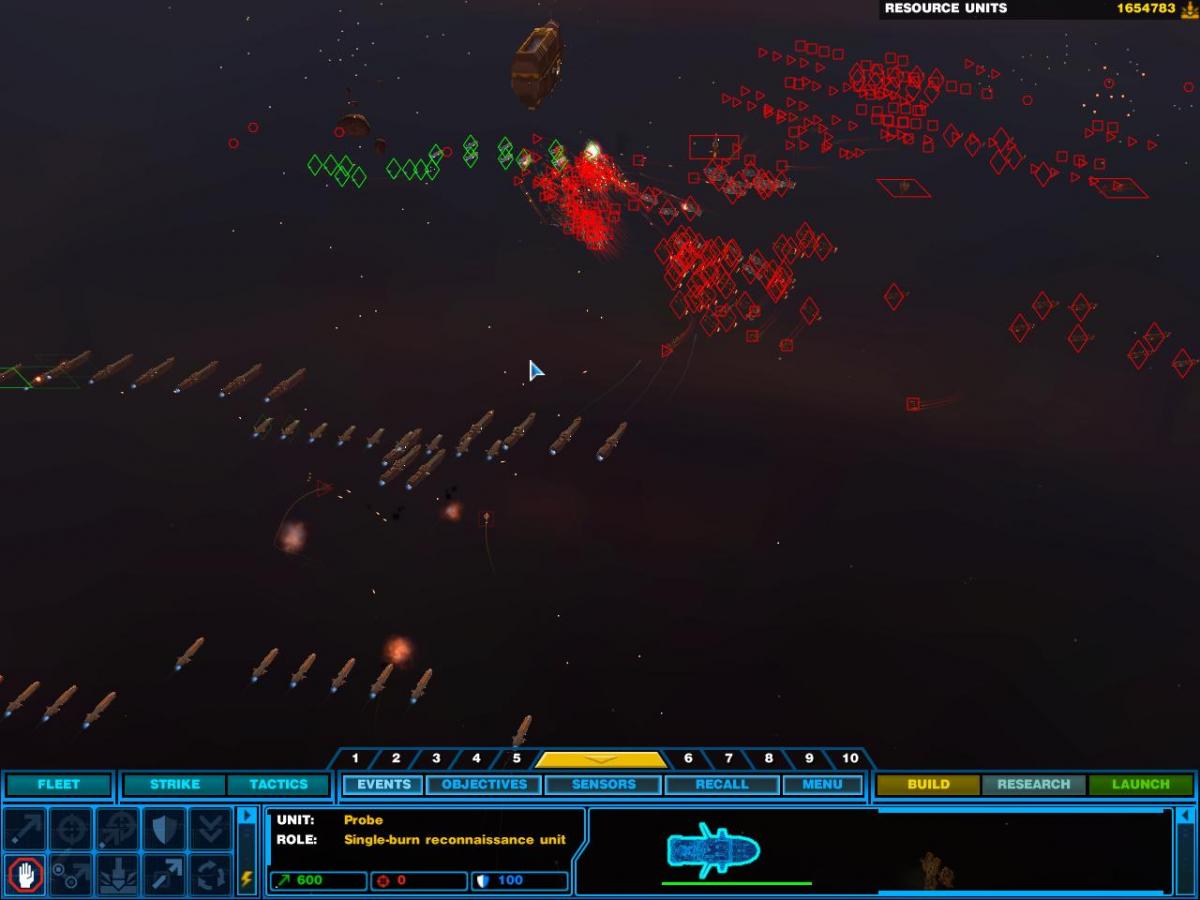Open the Build manager
Viewport: 1200px width, 900px height.
(928, 785)
